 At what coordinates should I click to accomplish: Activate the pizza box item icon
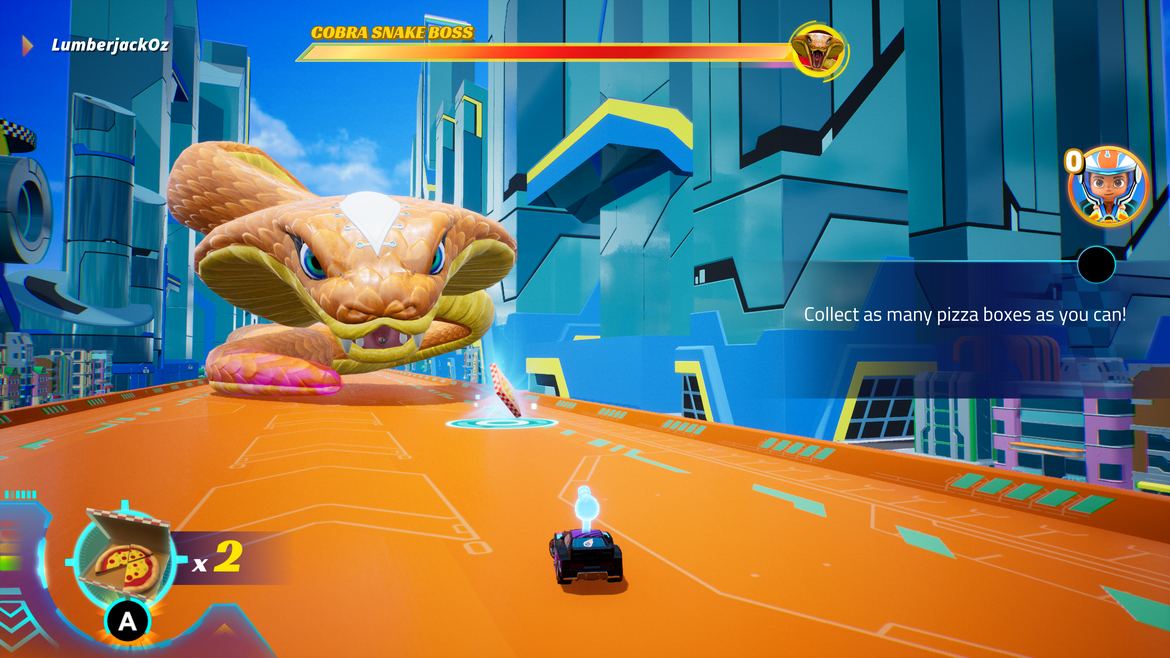pos(123,556)
